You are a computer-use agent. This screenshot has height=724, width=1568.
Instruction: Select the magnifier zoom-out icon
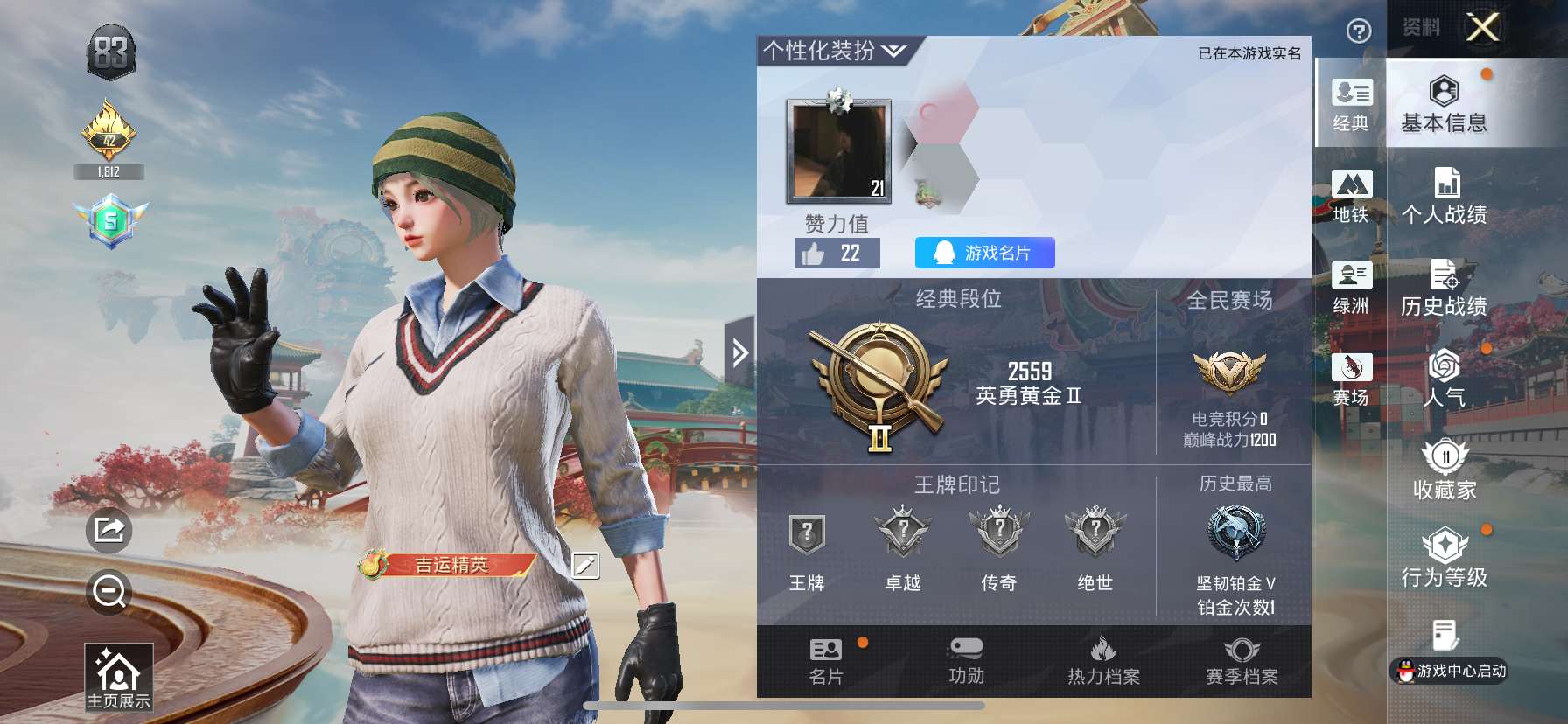(108, 592)
